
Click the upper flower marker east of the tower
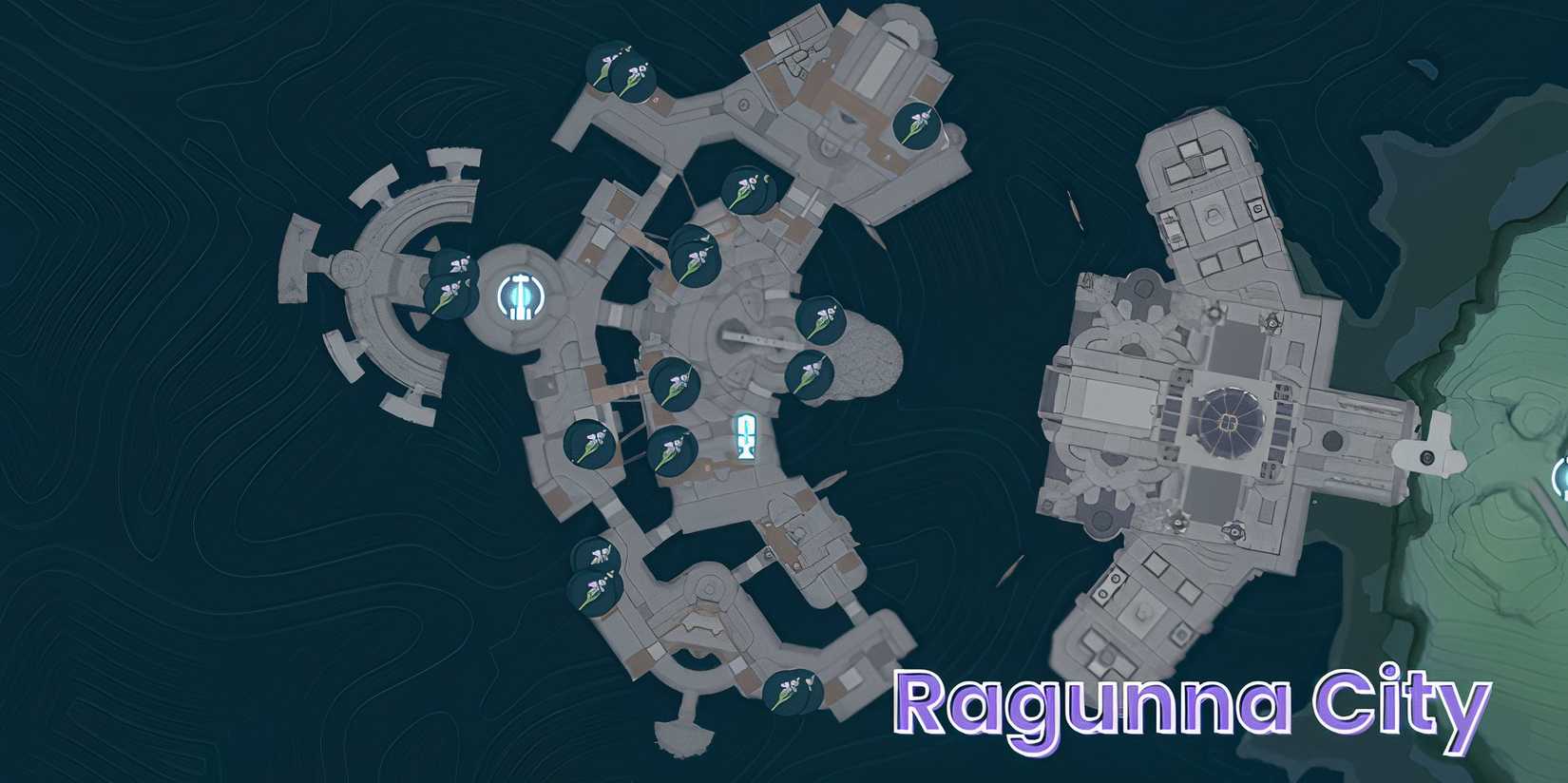(x=822, y=318)
